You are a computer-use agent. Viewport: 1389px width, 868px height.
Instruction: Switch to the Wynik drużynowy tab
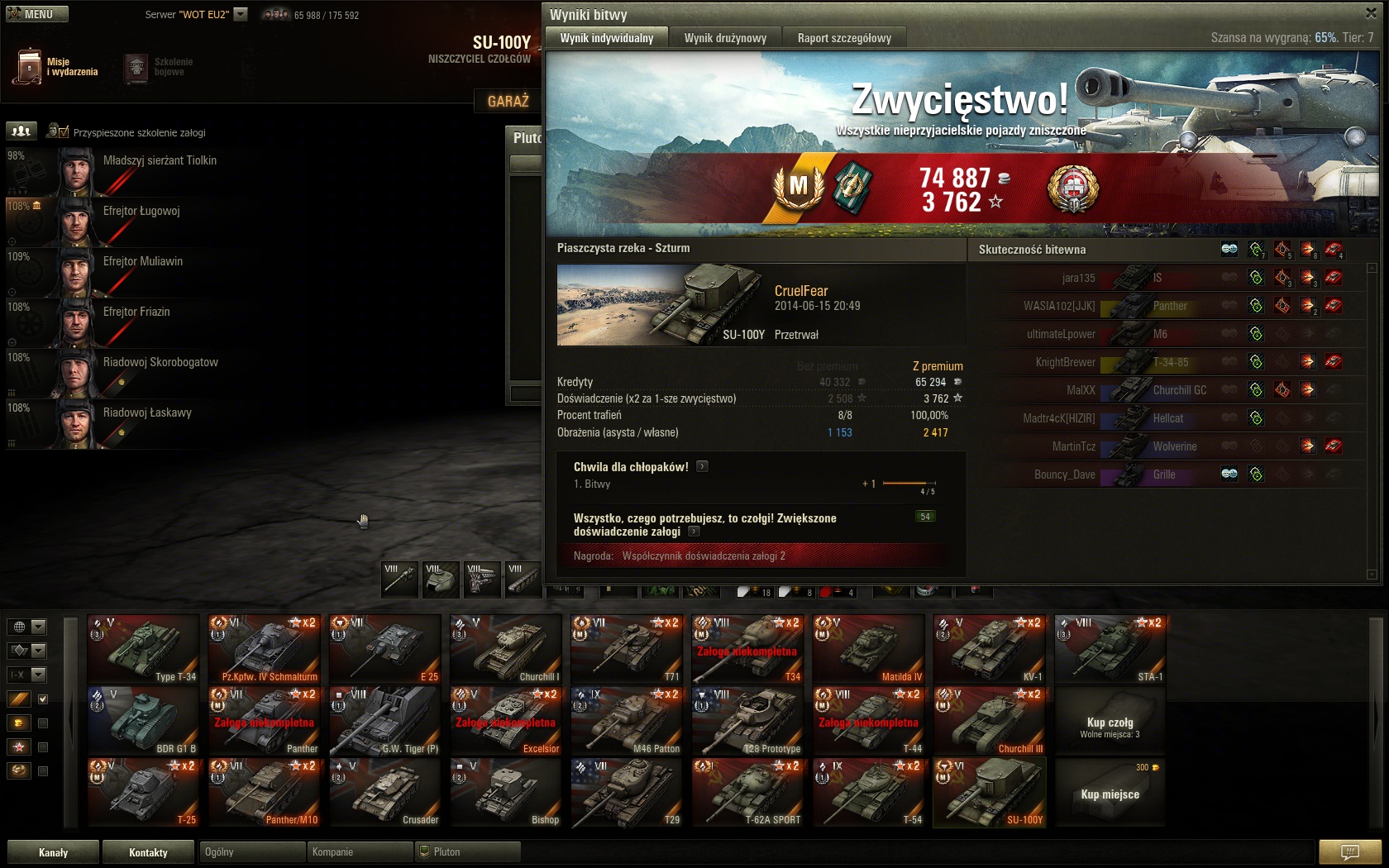725,38
